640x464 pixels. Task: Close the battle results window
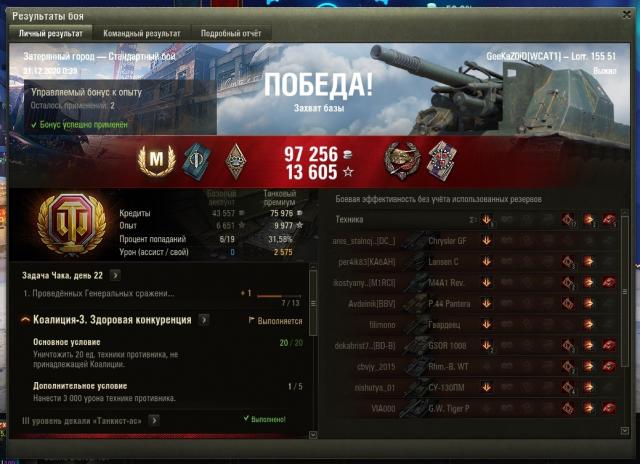pyautogui.click(x=627, y=9)
